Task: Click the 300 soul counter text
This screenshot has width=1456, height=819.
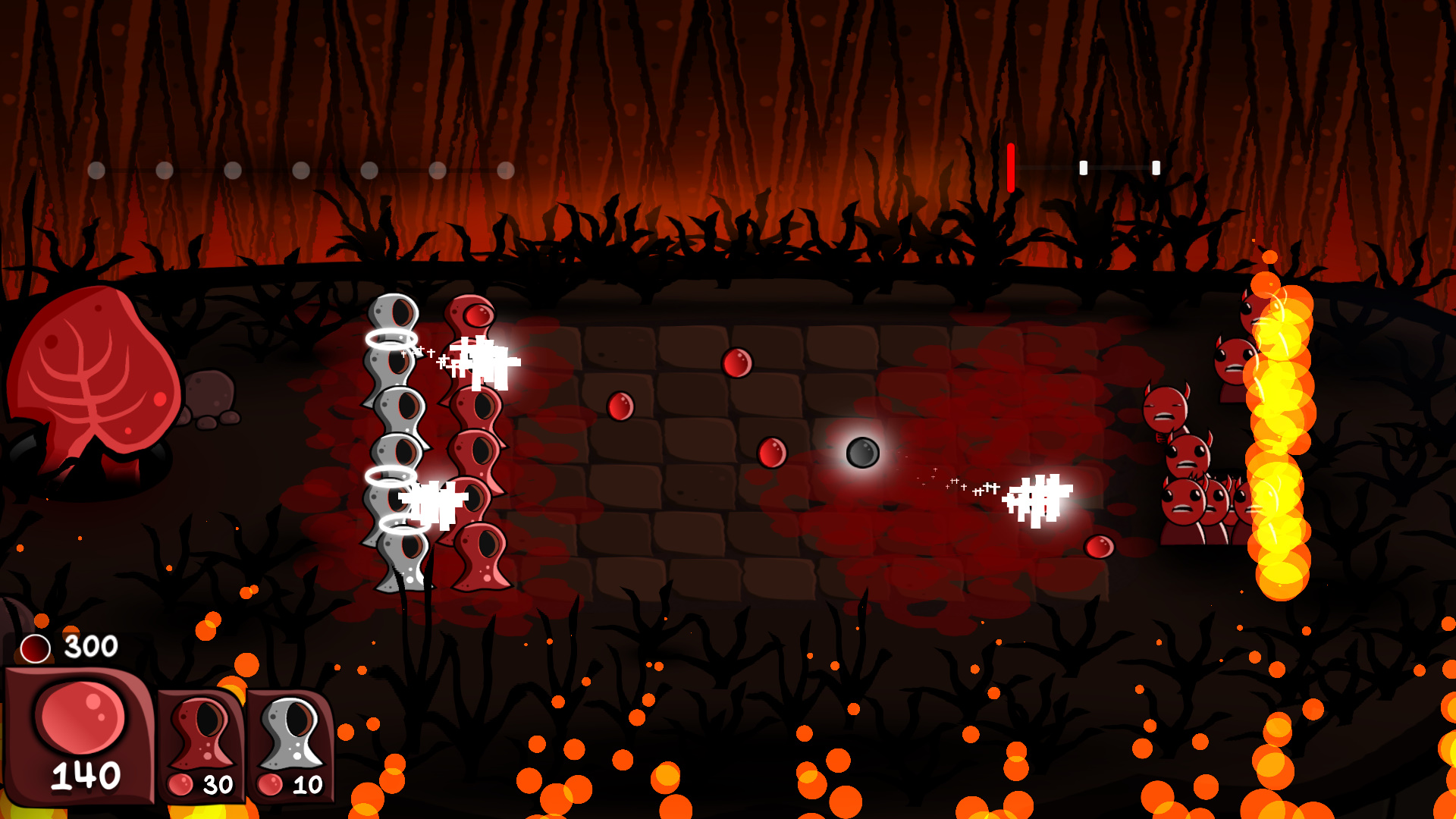Action: (87, 646)
